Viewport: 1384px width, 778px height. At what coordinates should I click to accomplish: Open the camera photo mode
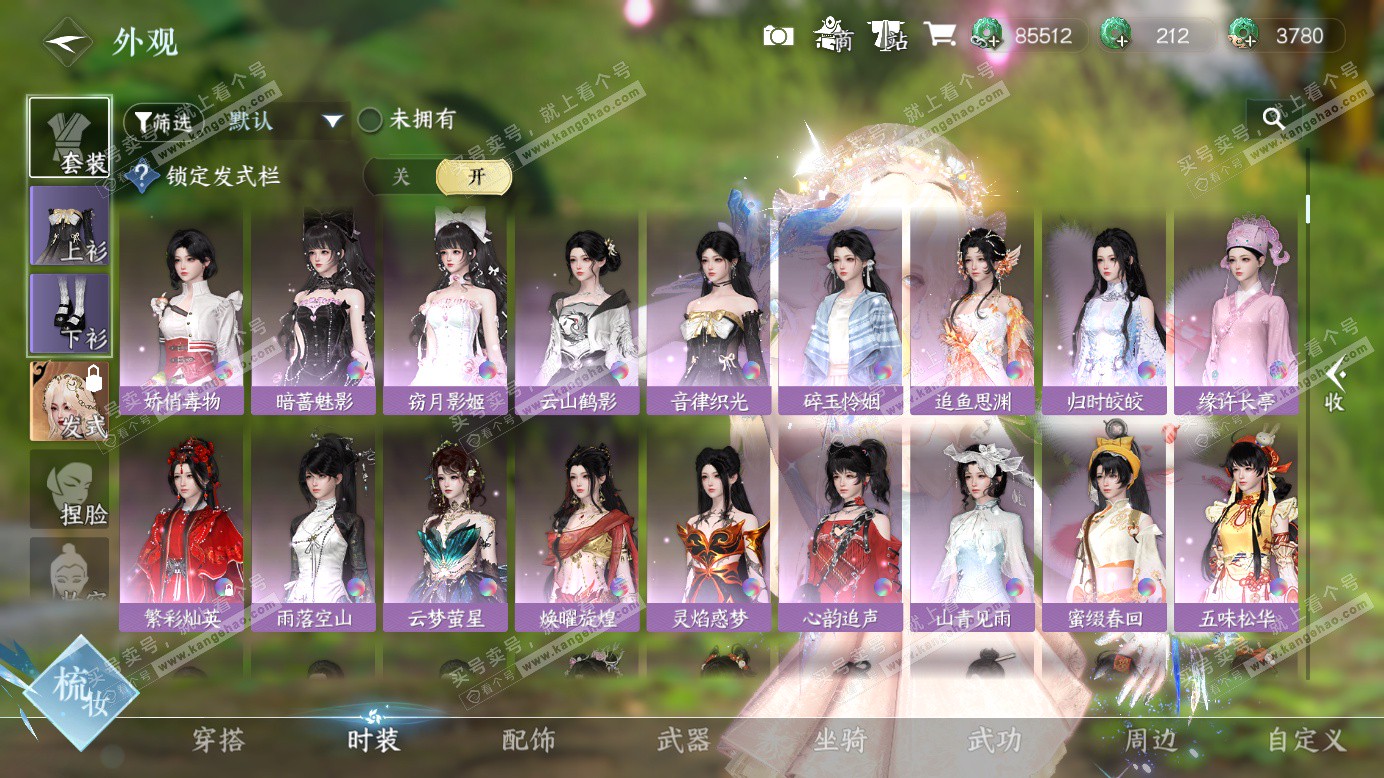778,36
